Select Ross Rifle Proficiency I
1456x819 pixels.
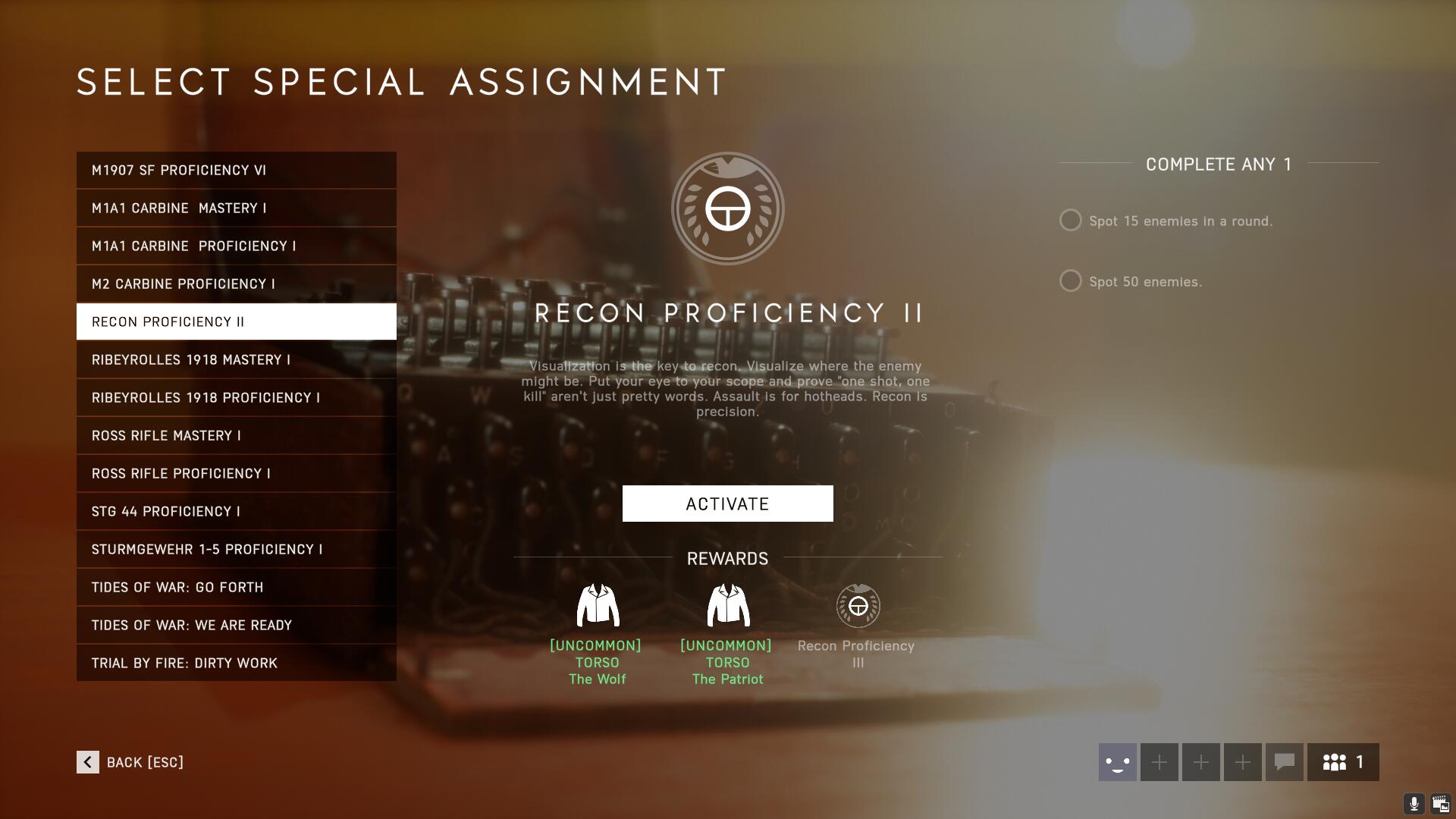(236, 473)
